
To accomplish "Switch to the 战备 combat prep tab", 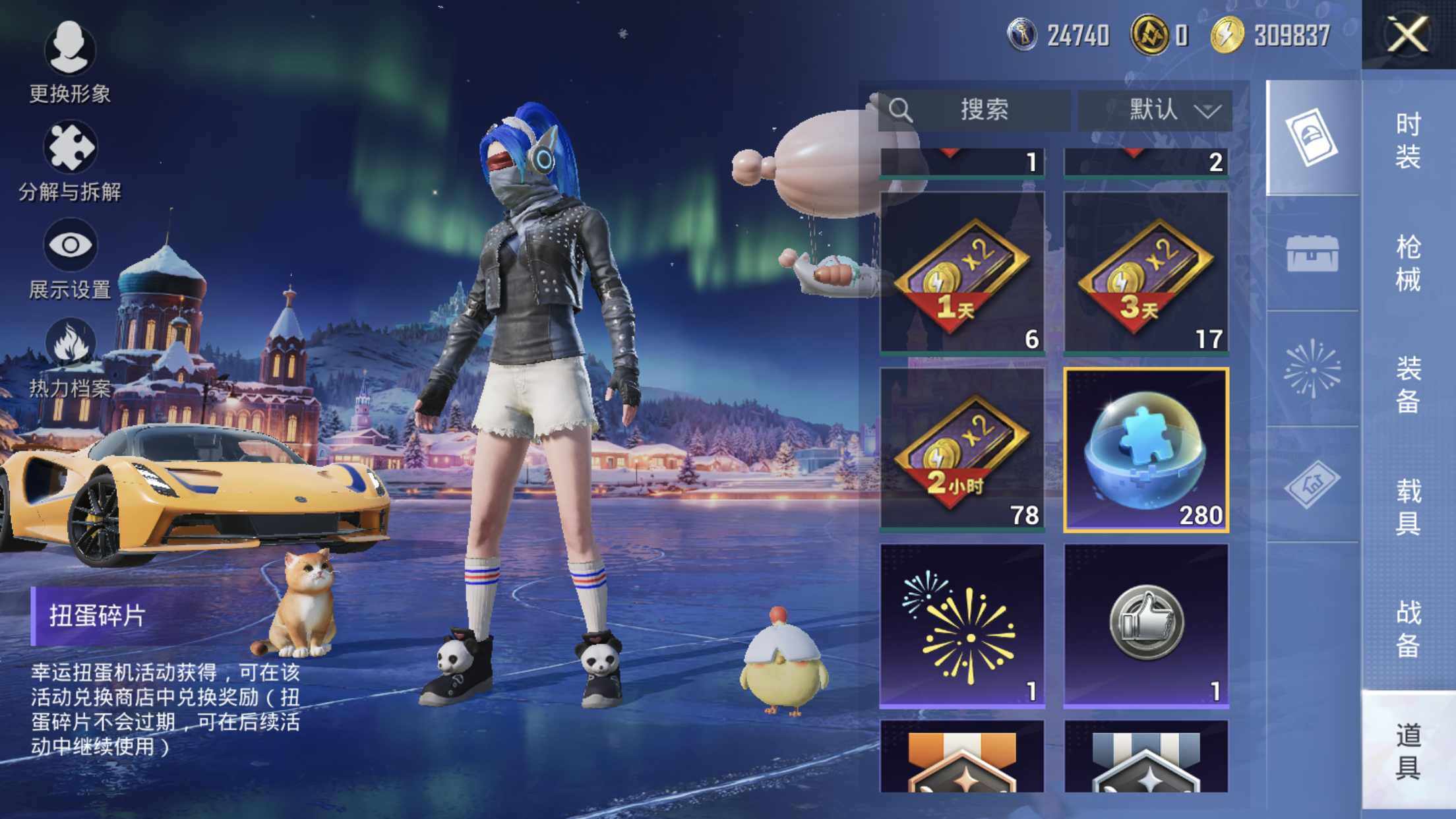I will [x=1408, y=628].
